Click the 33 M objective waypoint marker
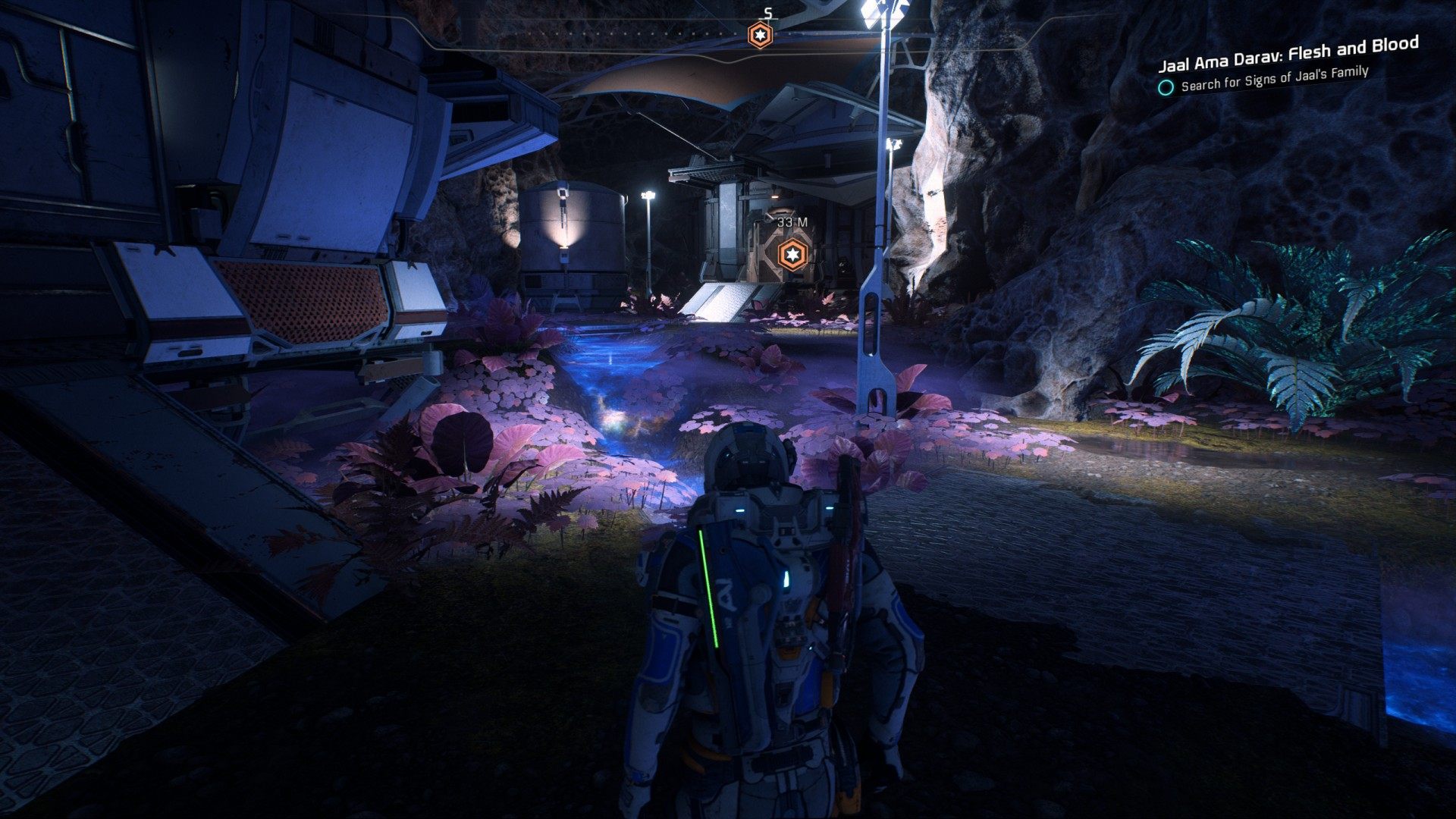The image size is (1456, 819). 792,252
